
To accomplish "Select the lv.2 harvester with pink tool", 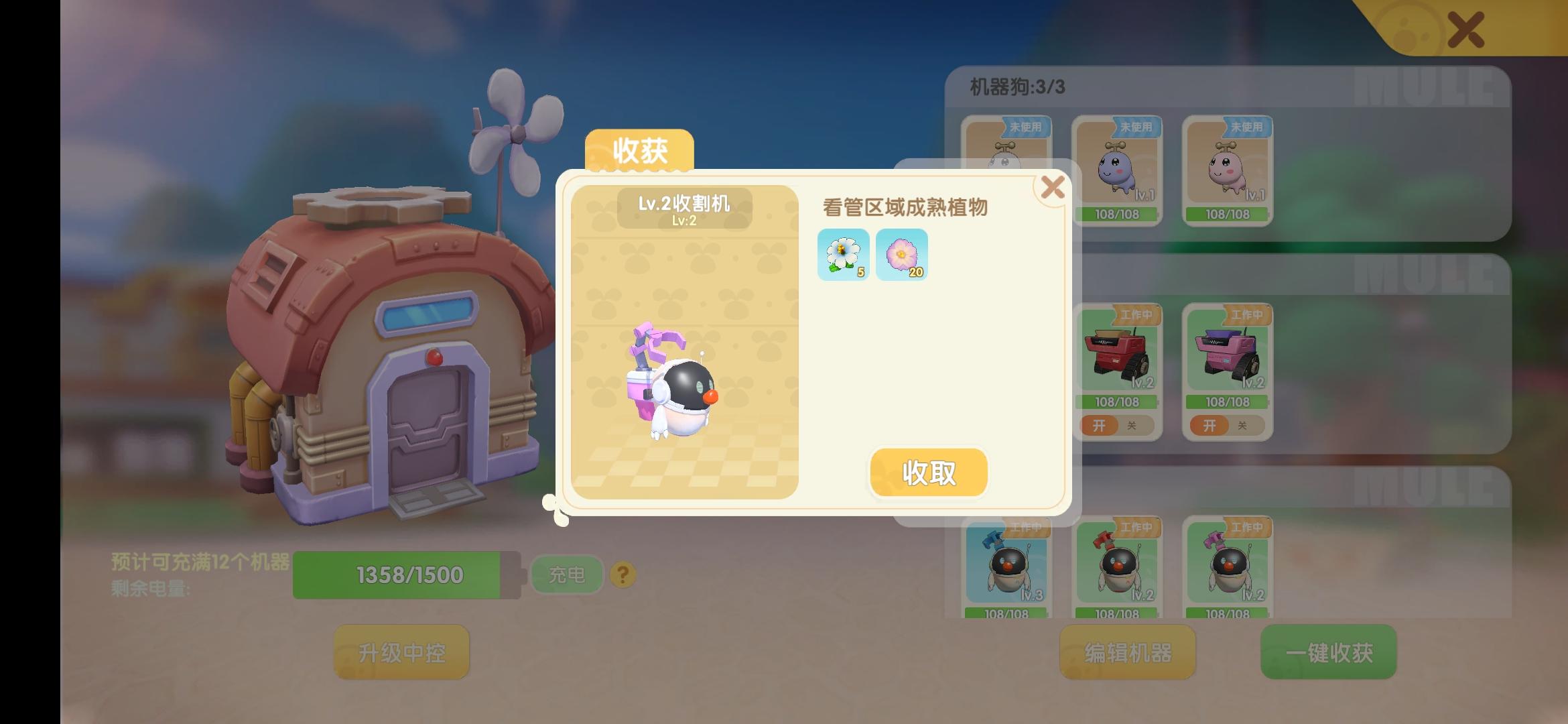I will [1226, 566].
